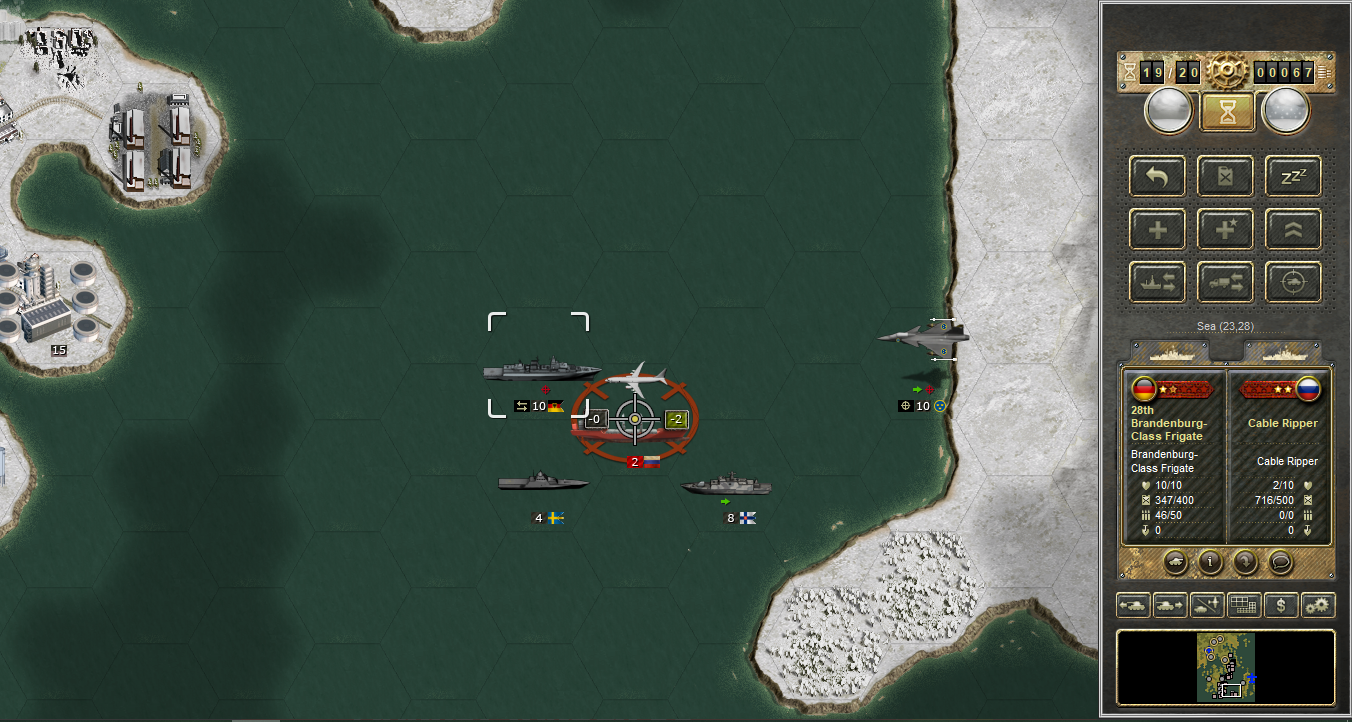Upgrade the unit with the chevrons button
Image resolution: width=1352 pixels, height=722 pixels.
click(x=1293, y=230)
